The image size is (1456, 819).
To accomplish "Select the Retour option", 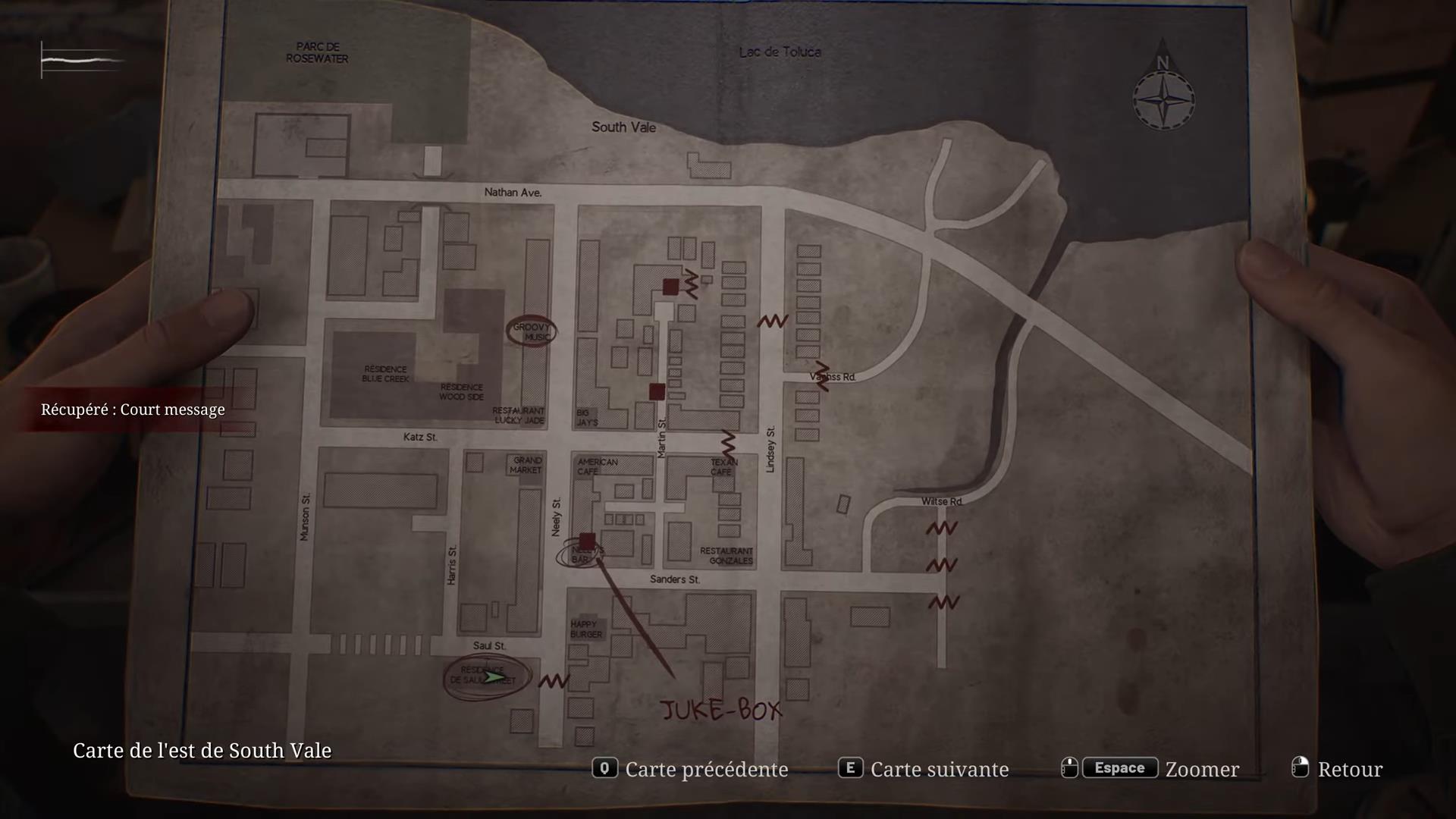I will pos(1350,769).
